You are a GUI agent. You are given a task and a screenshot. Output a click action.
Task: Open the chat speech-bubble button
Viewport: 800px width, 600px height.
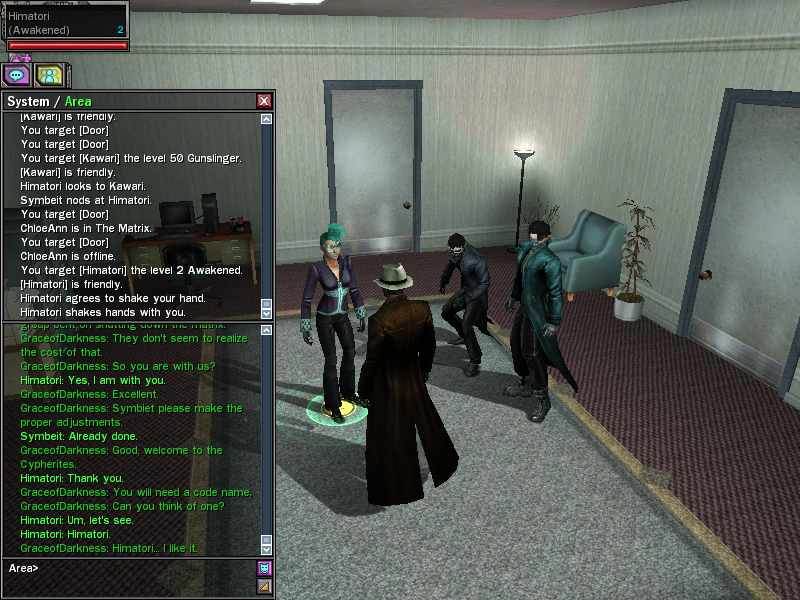tap(17, 74)
